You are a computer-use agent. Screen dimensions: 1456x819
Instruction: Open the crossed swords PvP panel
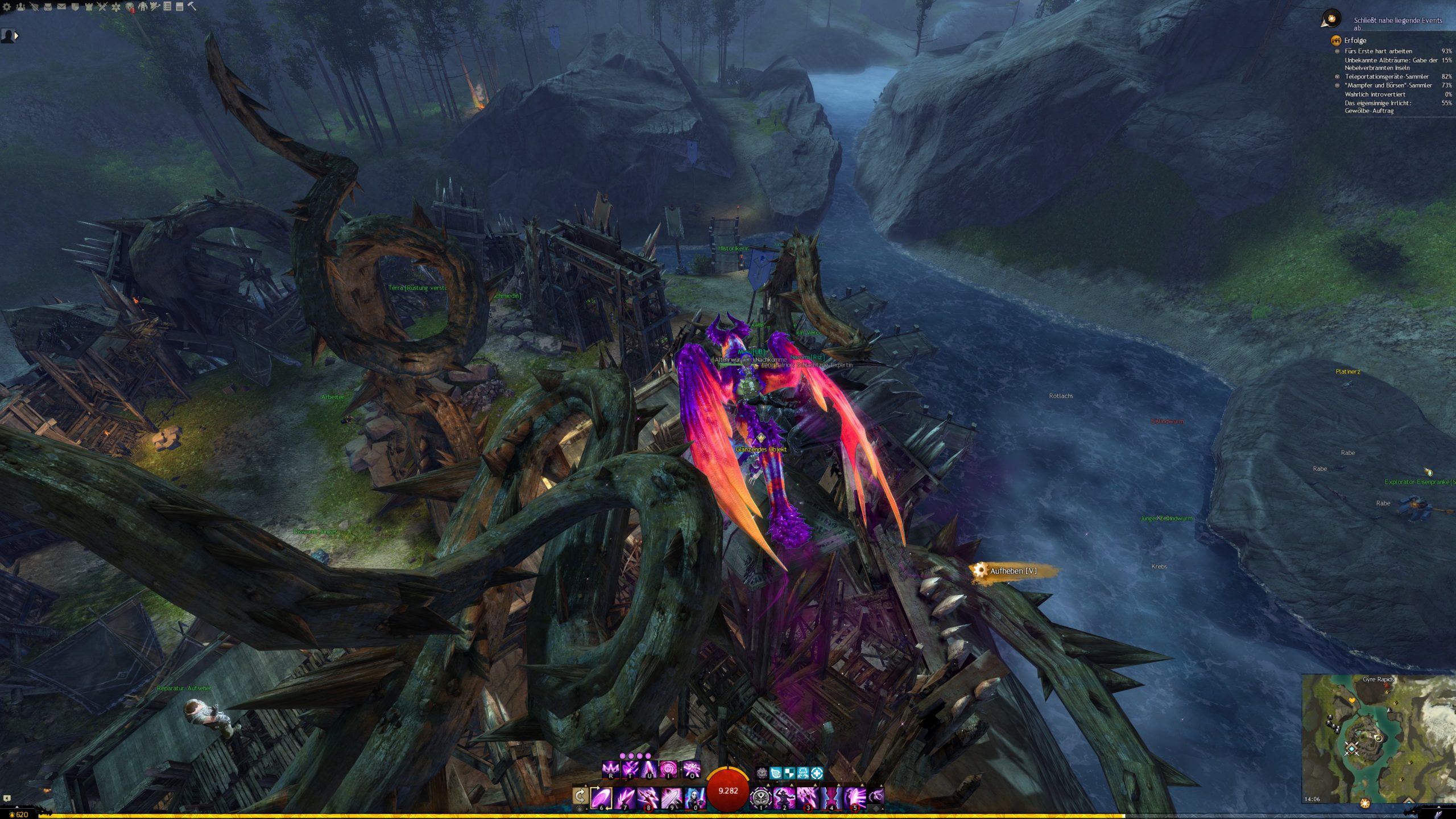pos(102,7)
